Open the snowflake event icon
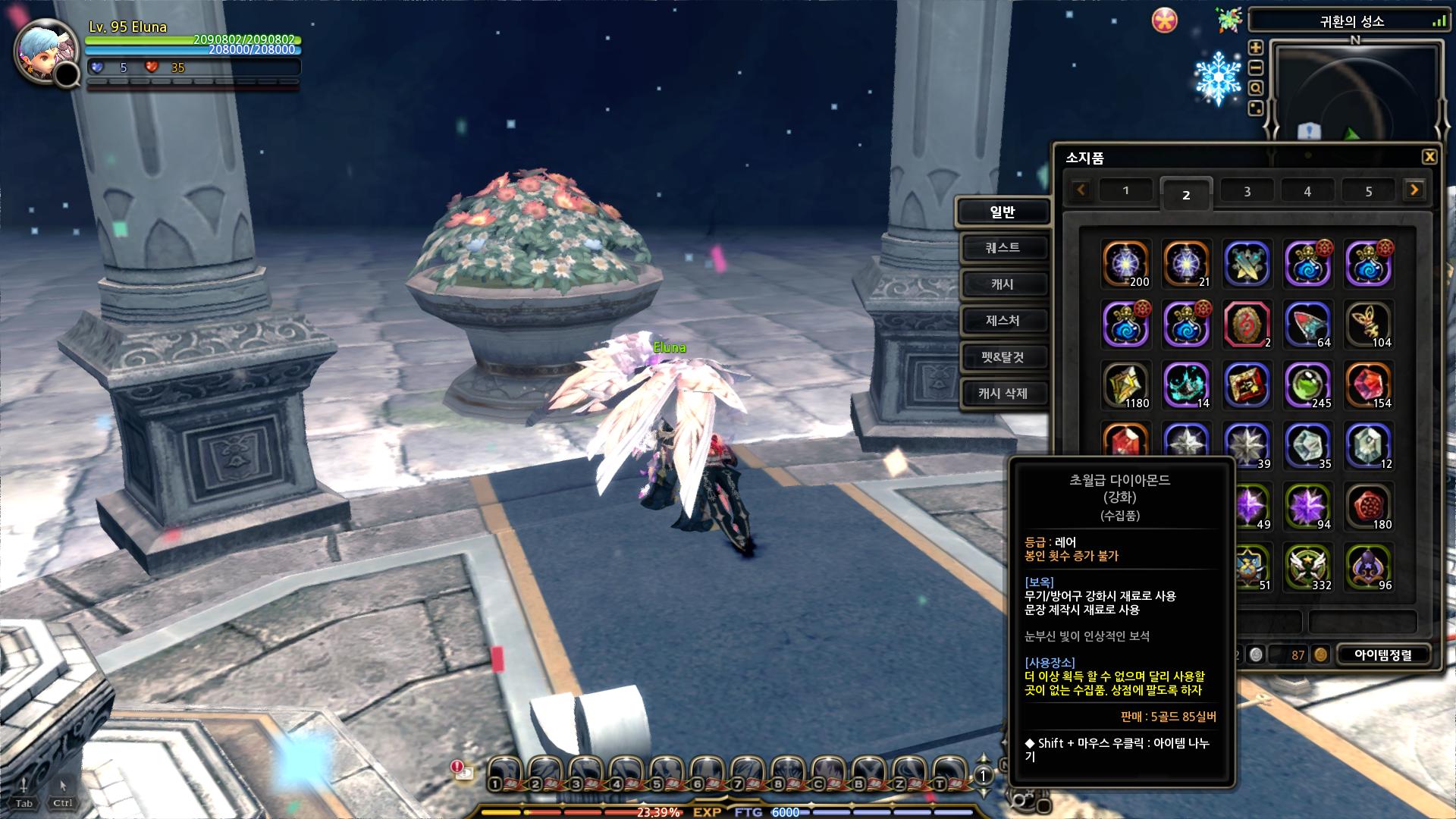 pyautogui.click(x=1217, y=77)
